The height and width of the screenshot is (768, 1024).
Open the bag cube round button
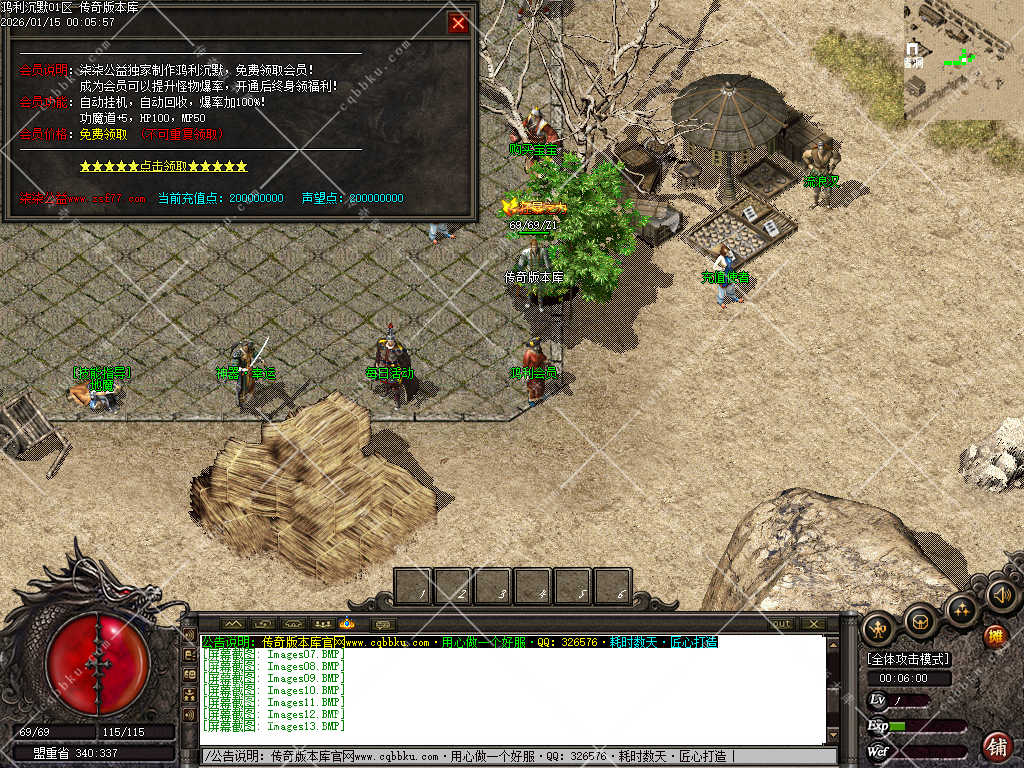pyautogui.click(x=921, y=621)
